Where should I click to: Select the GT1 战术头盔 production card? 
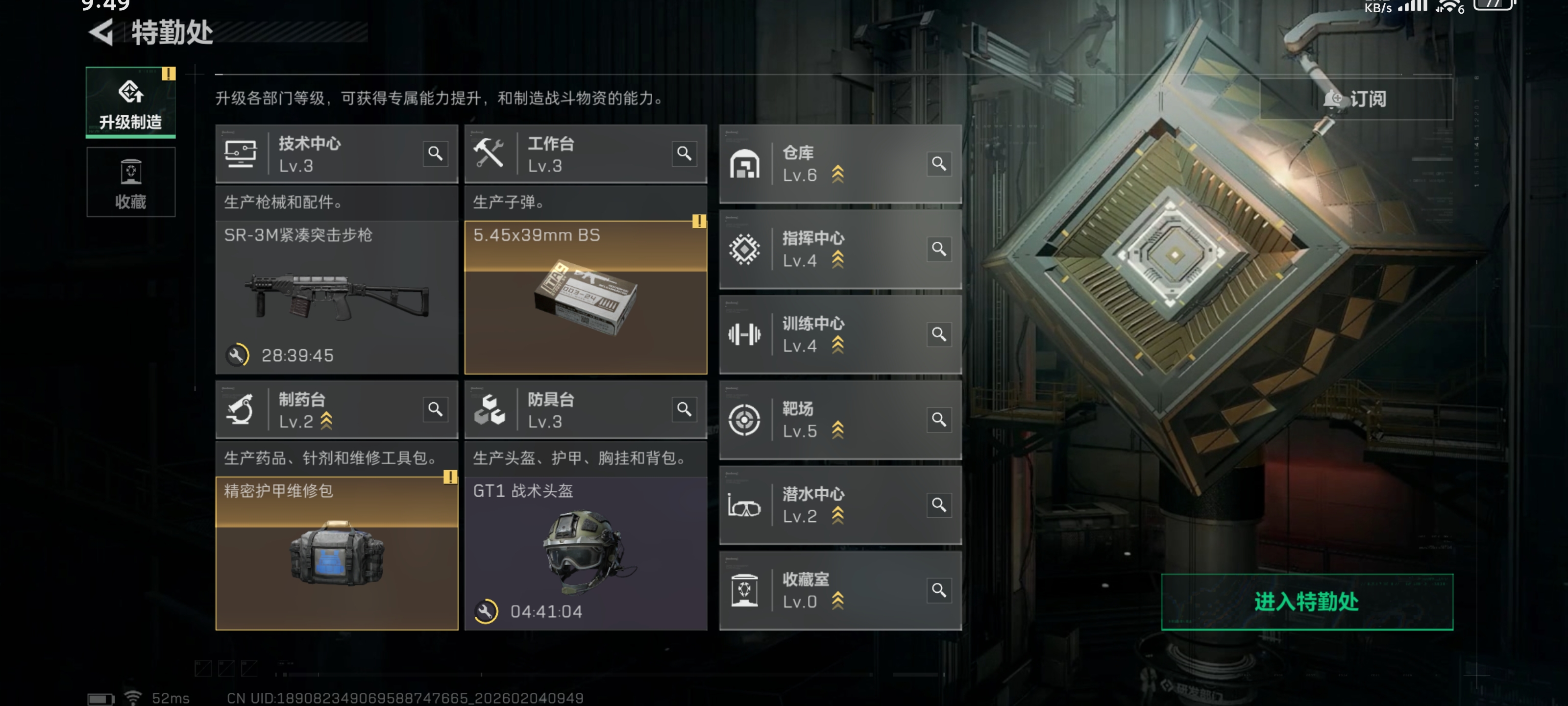(585, 553)
